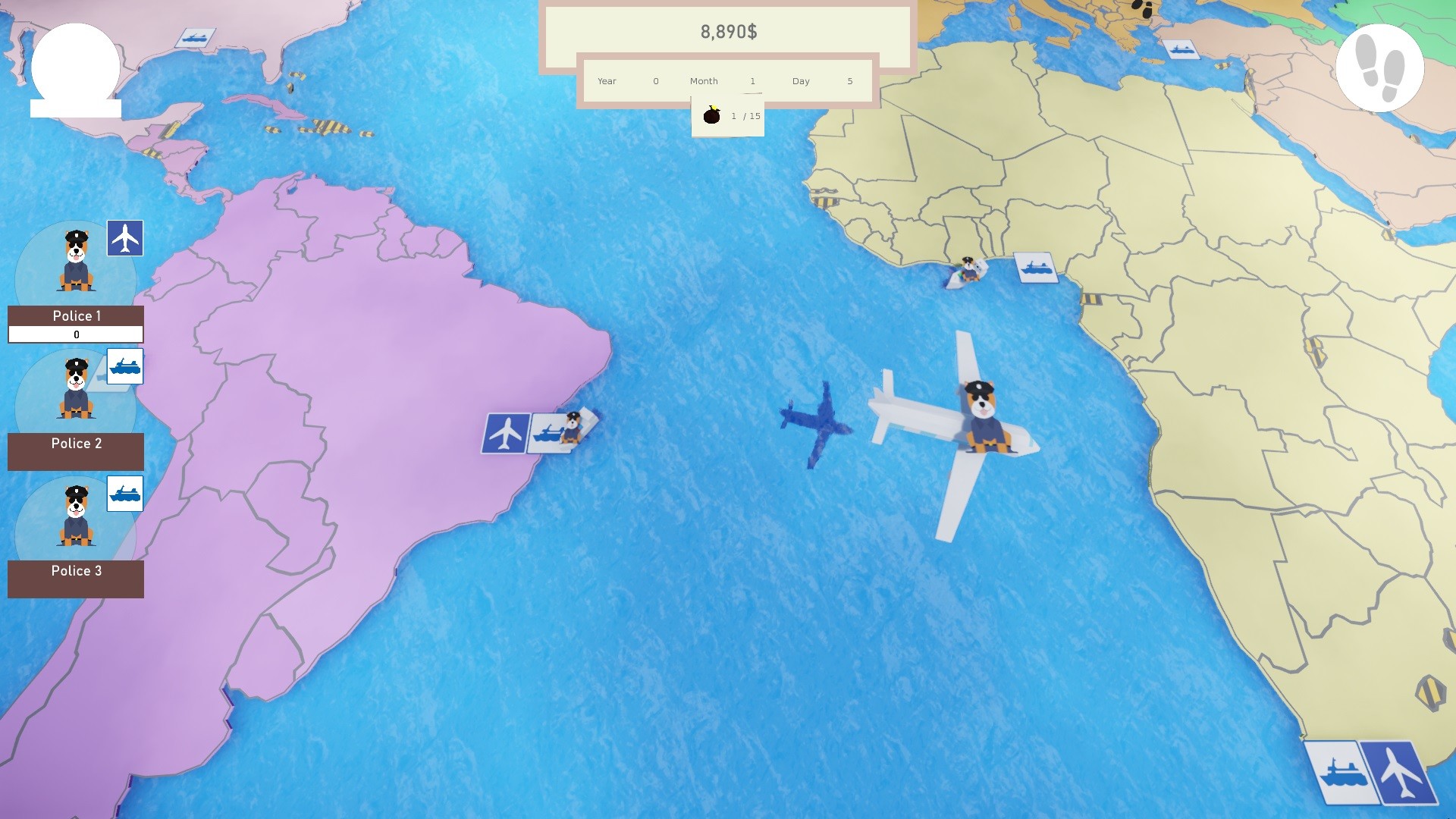1456x819 pixels.
Task: Click the Day value in the date panel
Action: [x=849, y=81]
